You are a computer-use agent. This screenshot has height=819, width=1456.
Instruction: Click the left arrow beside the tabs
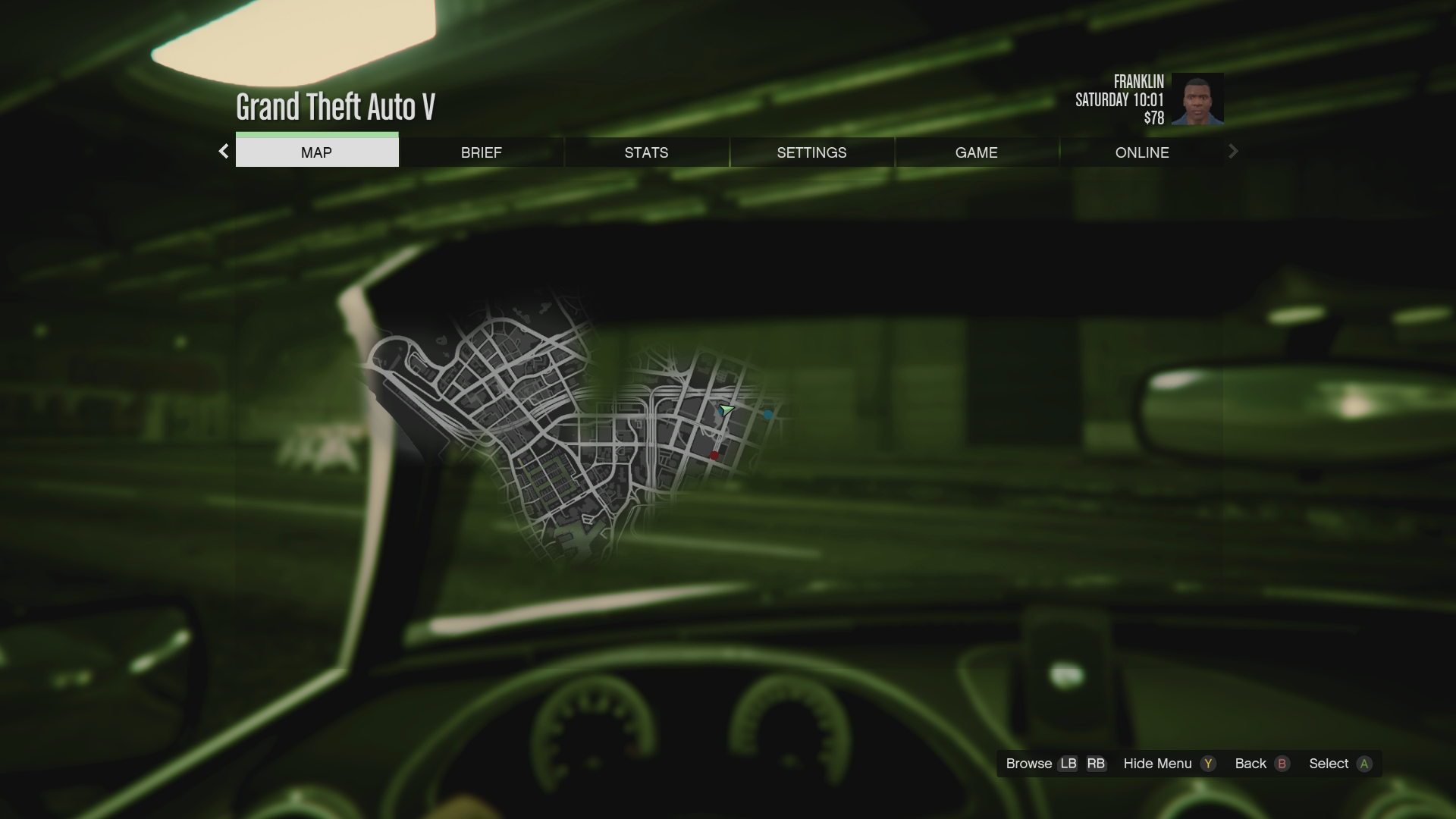click(224, 152)
